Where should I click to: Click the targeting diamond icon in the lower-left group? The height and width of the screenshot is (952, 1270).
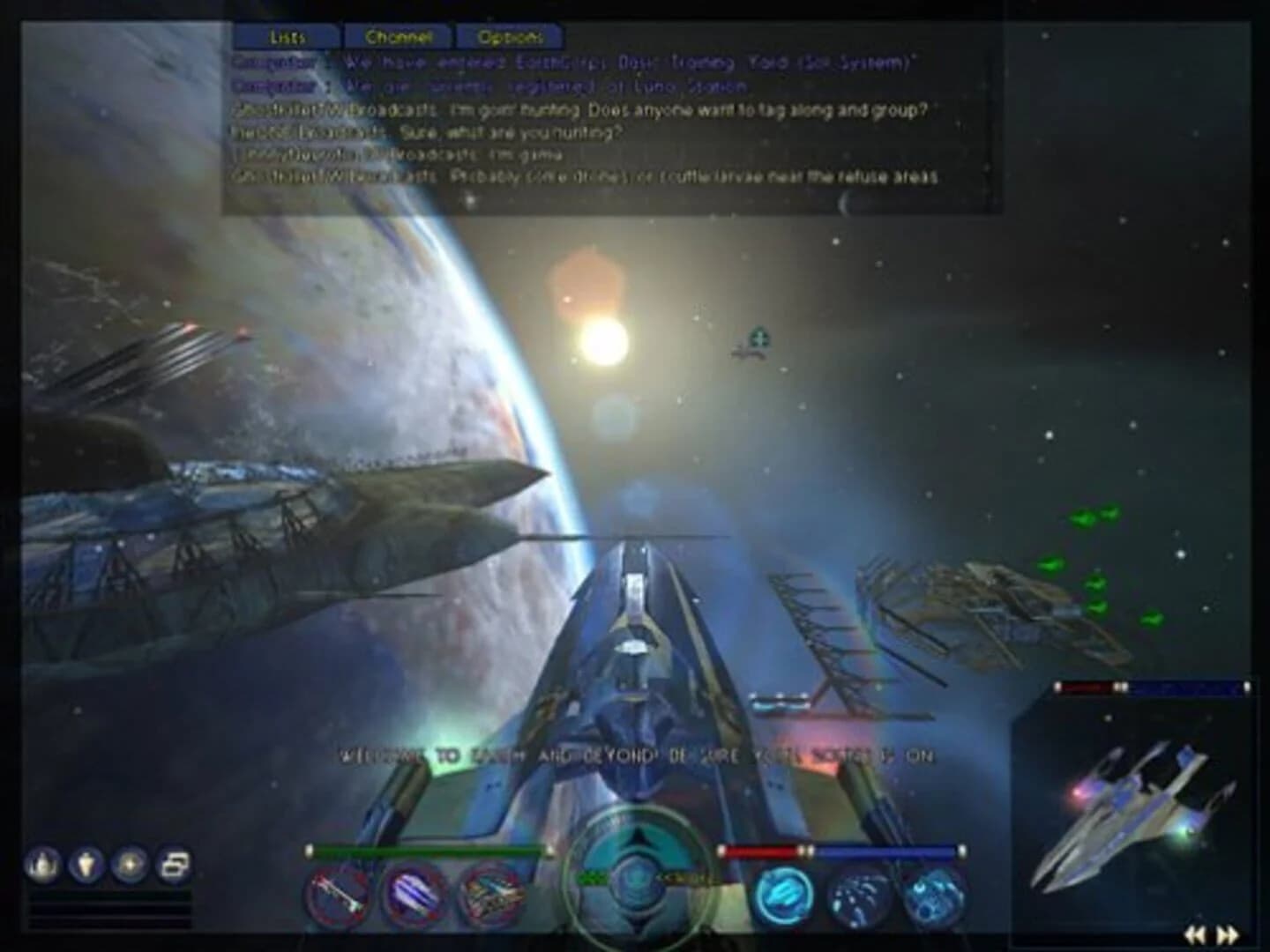pyautogui.click(x=129, y=866)
